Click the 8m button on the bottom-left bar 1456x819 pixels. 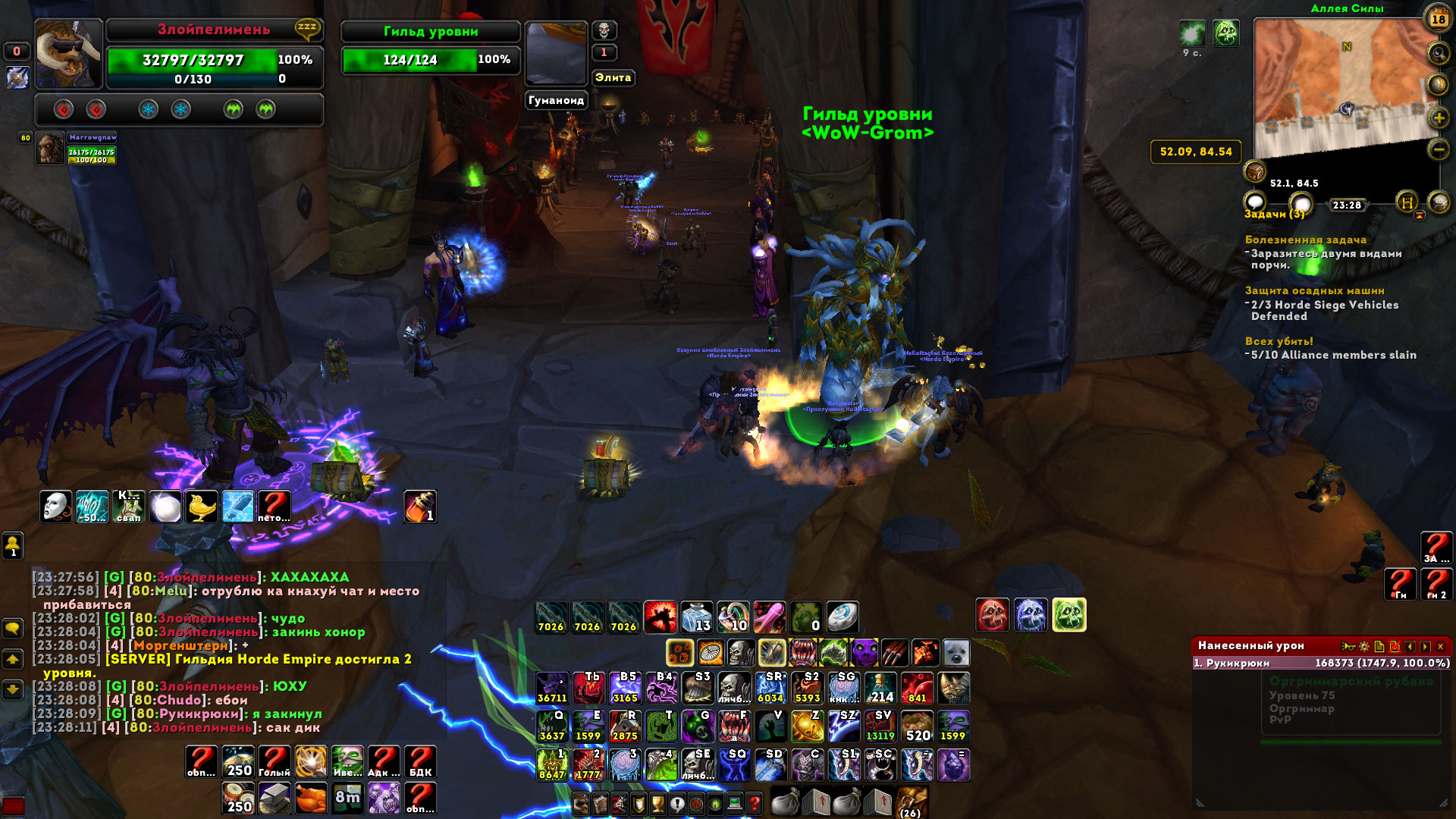point(347,798)
